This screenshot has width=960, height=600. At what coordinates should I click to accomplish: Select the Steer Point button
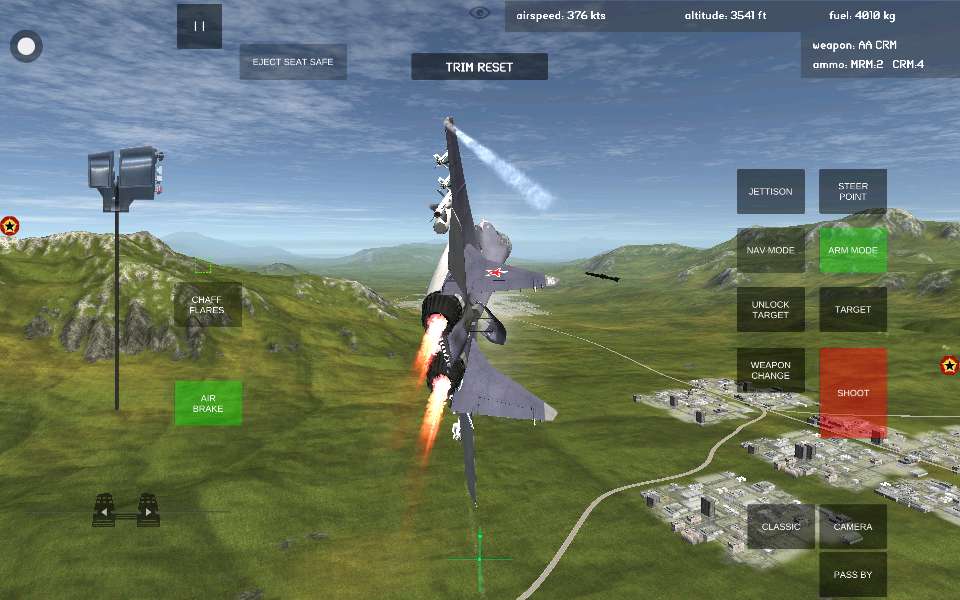[x=853, y=191]
